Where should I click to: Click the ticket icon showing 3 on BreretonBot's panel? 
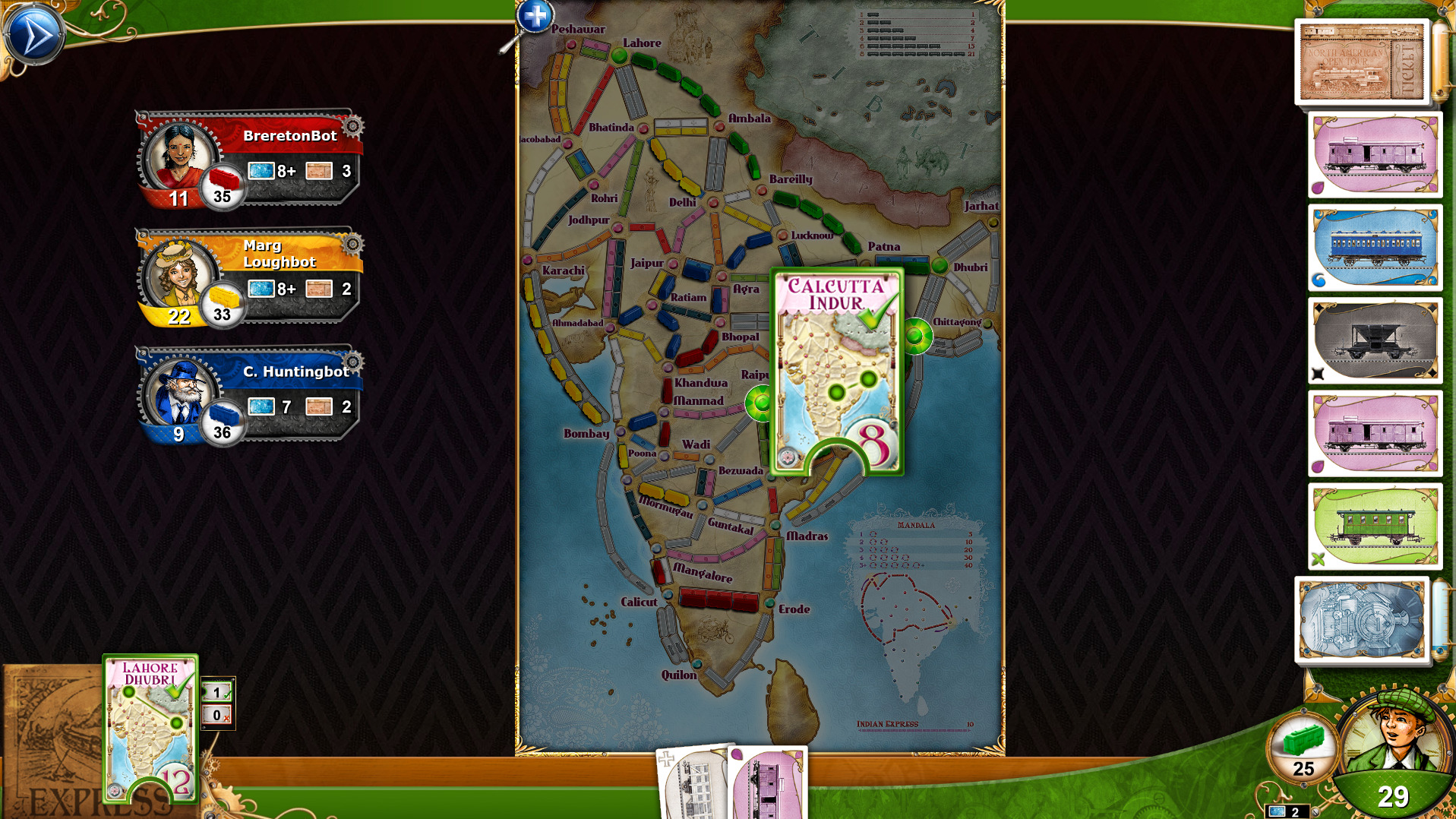pos(319,171)
